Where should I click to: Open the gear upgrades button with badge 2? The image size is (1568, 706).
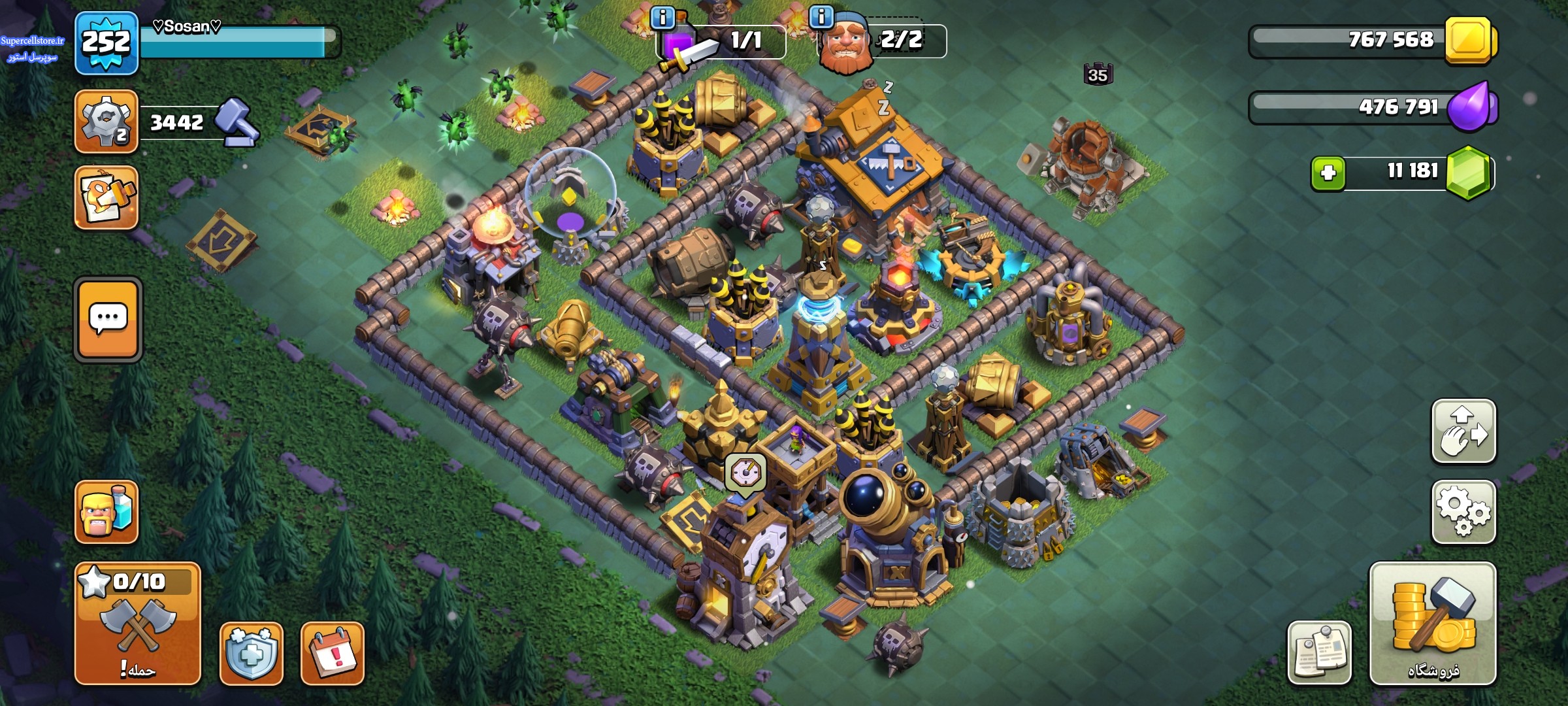coord(106,122)
